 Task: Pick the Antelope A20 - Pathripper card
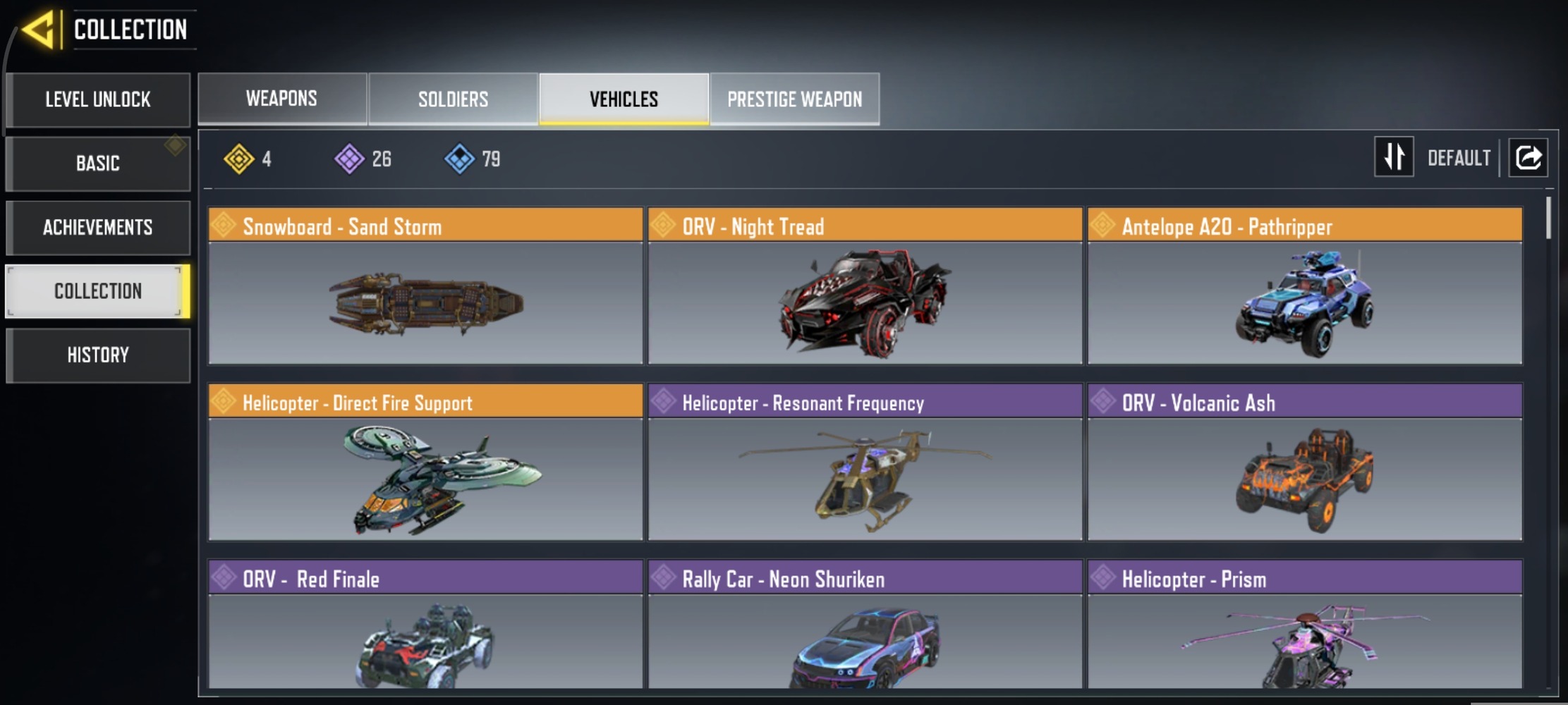click(1304, 286)
